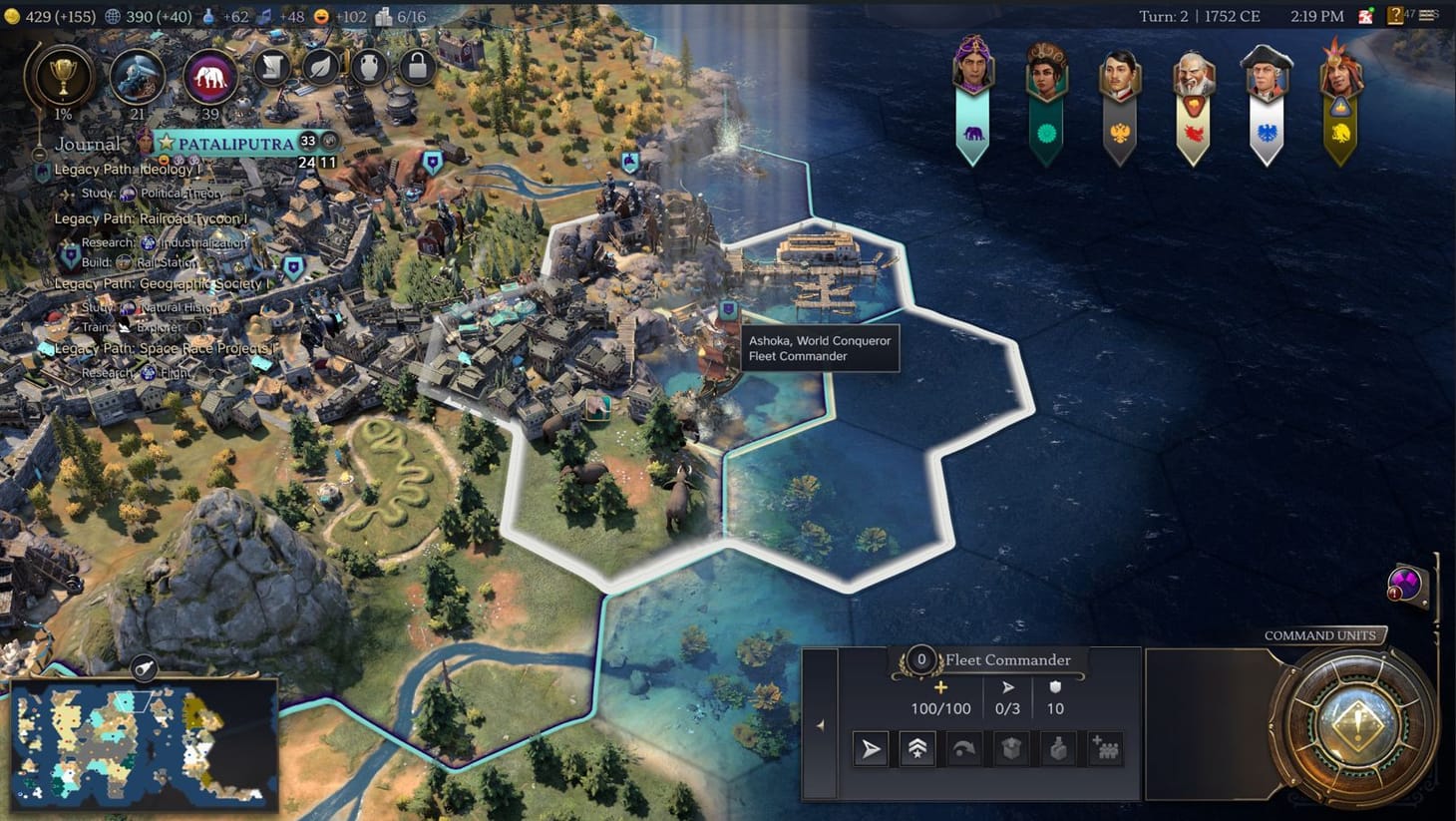The width and height of the screenshot is (1456, 821).
Task: Open Fleet Commander promotions via chevron-star icon
Action: click(915, 748)
